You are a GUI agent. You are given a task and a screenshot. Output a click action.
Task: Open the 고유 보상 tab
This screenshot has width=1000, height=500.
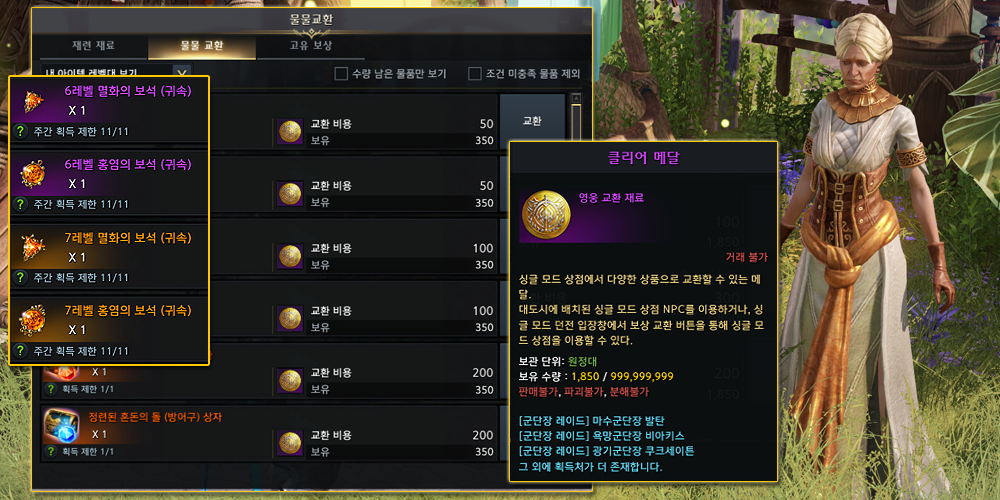311,46
